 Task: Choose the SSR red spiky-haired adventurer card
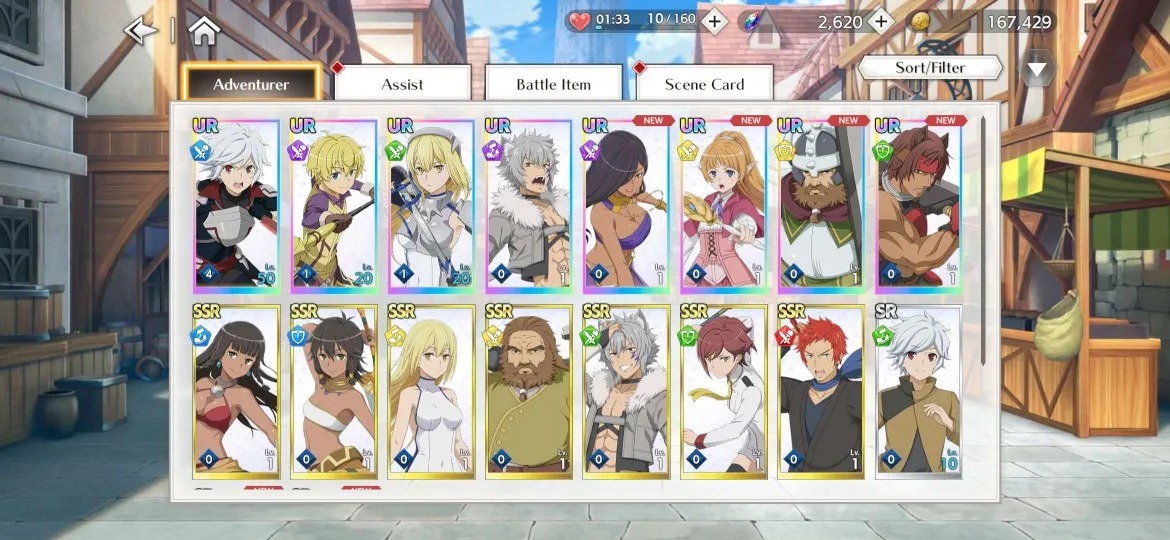[822, 391]
